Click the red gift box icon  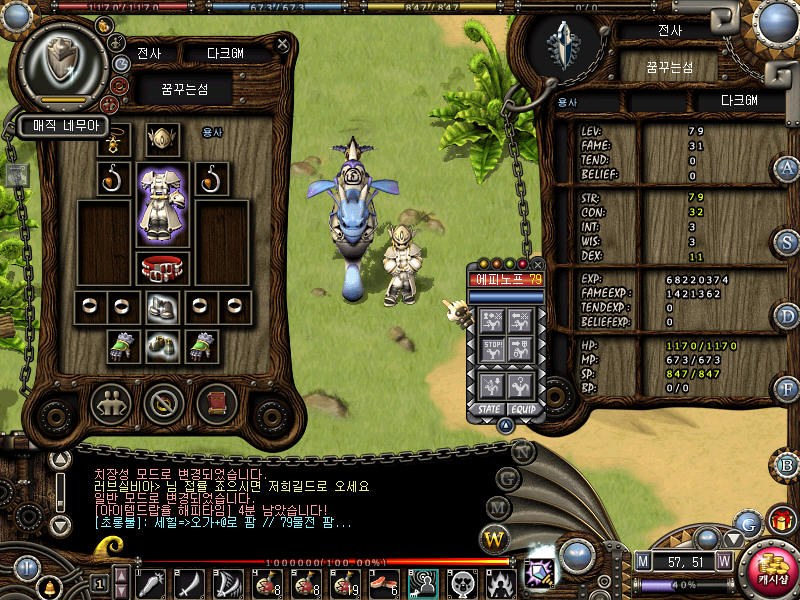coord(781,521)
